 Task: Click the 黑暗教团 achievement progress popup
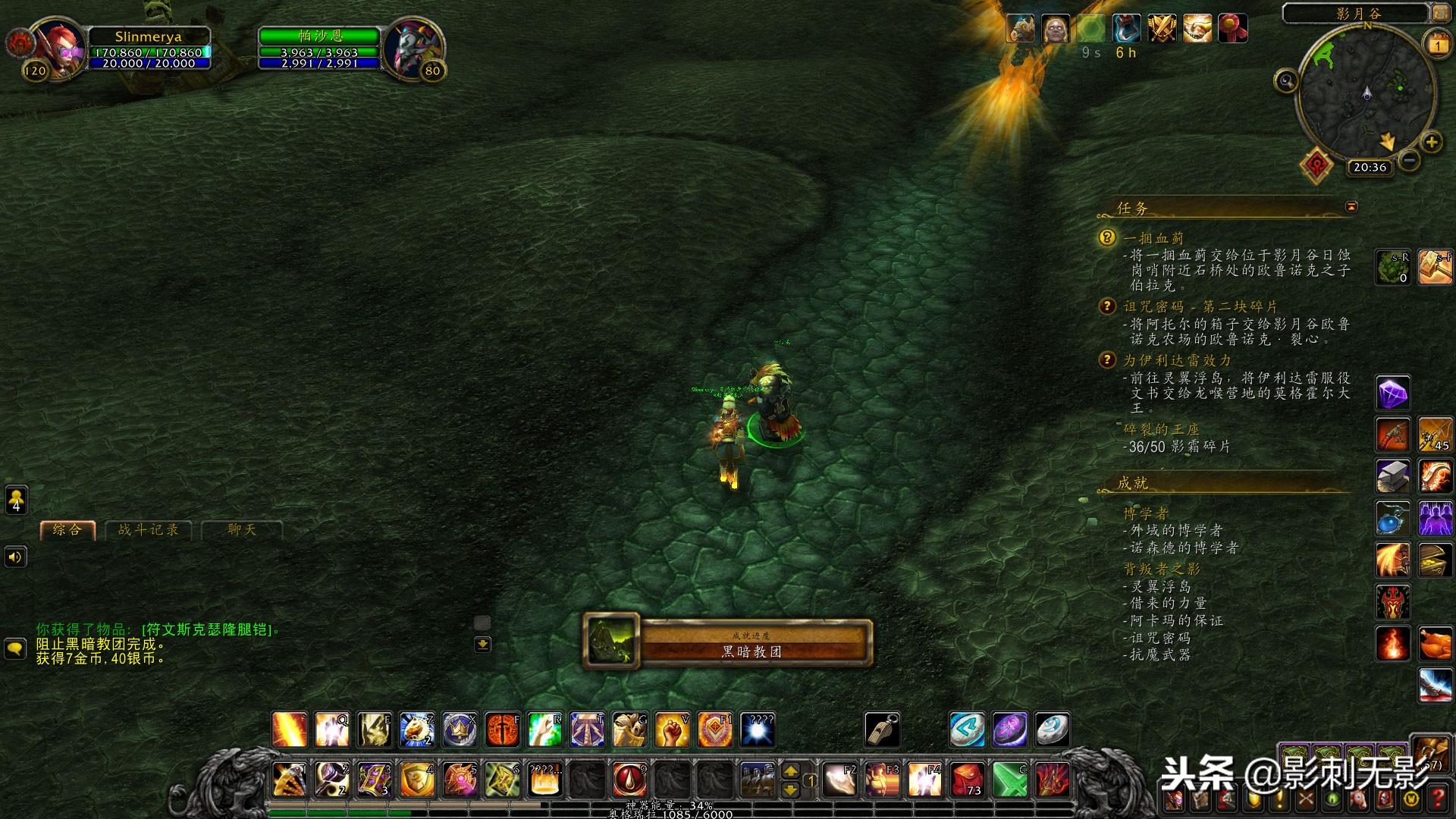point(728,644)
